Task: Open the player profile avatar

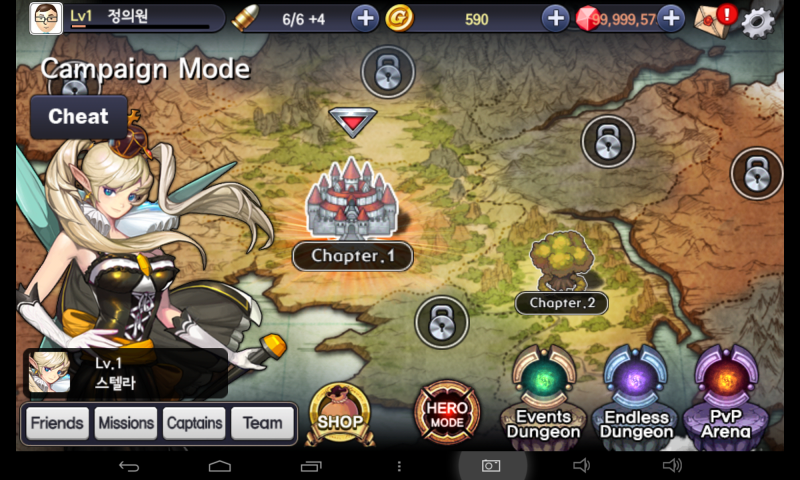Action: click(x=46, y=18)
